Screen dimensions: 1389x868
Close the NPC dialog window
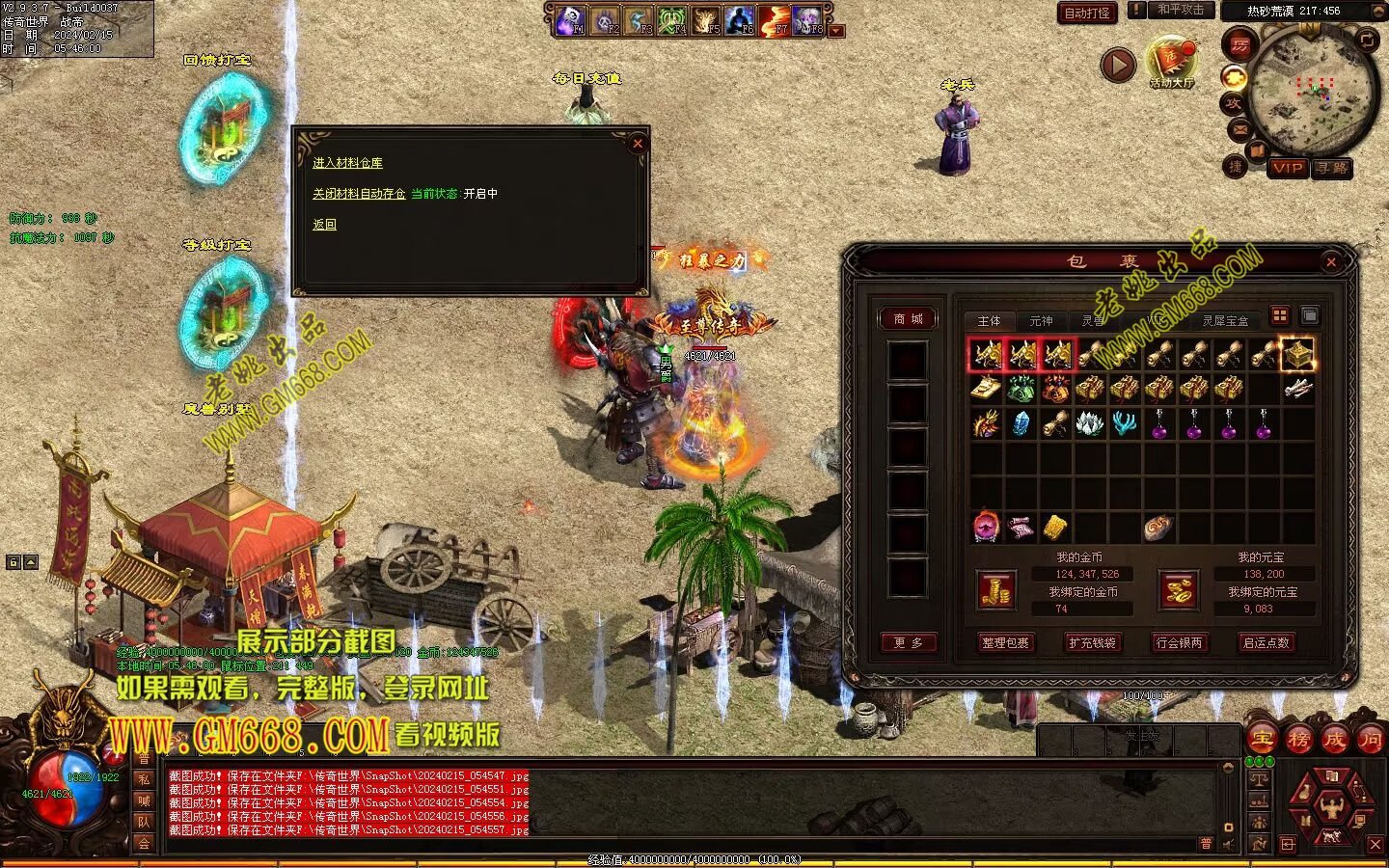[x=637, y=144]
